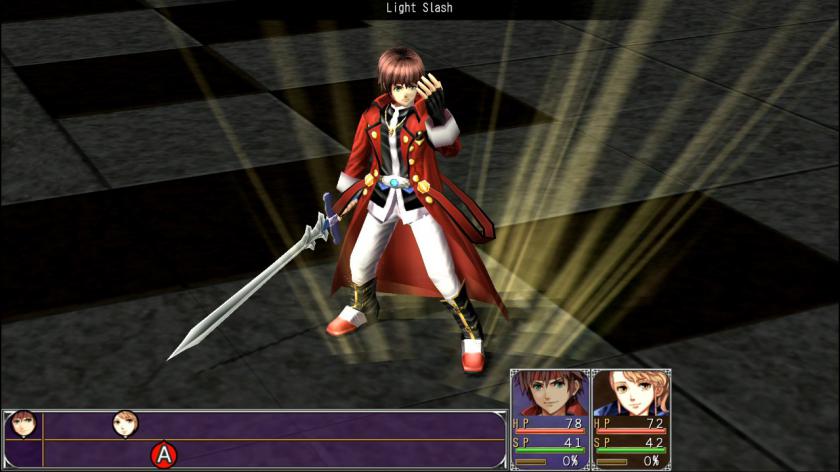Select the brown-haired hero's status portrait

pos(549,393)
